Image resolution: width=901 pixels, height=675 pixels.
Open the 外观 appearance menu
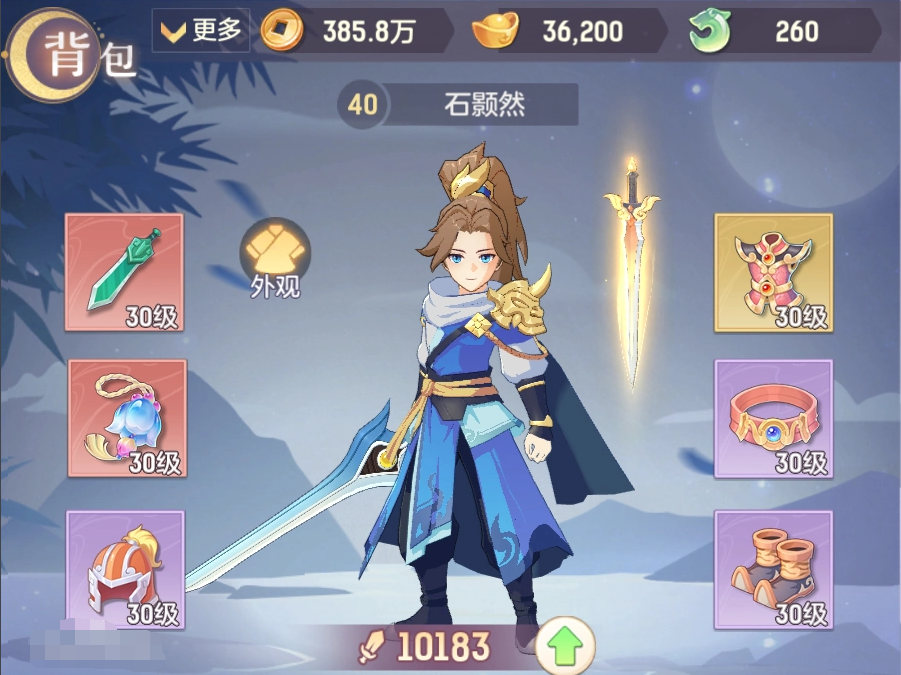point(275,259)
